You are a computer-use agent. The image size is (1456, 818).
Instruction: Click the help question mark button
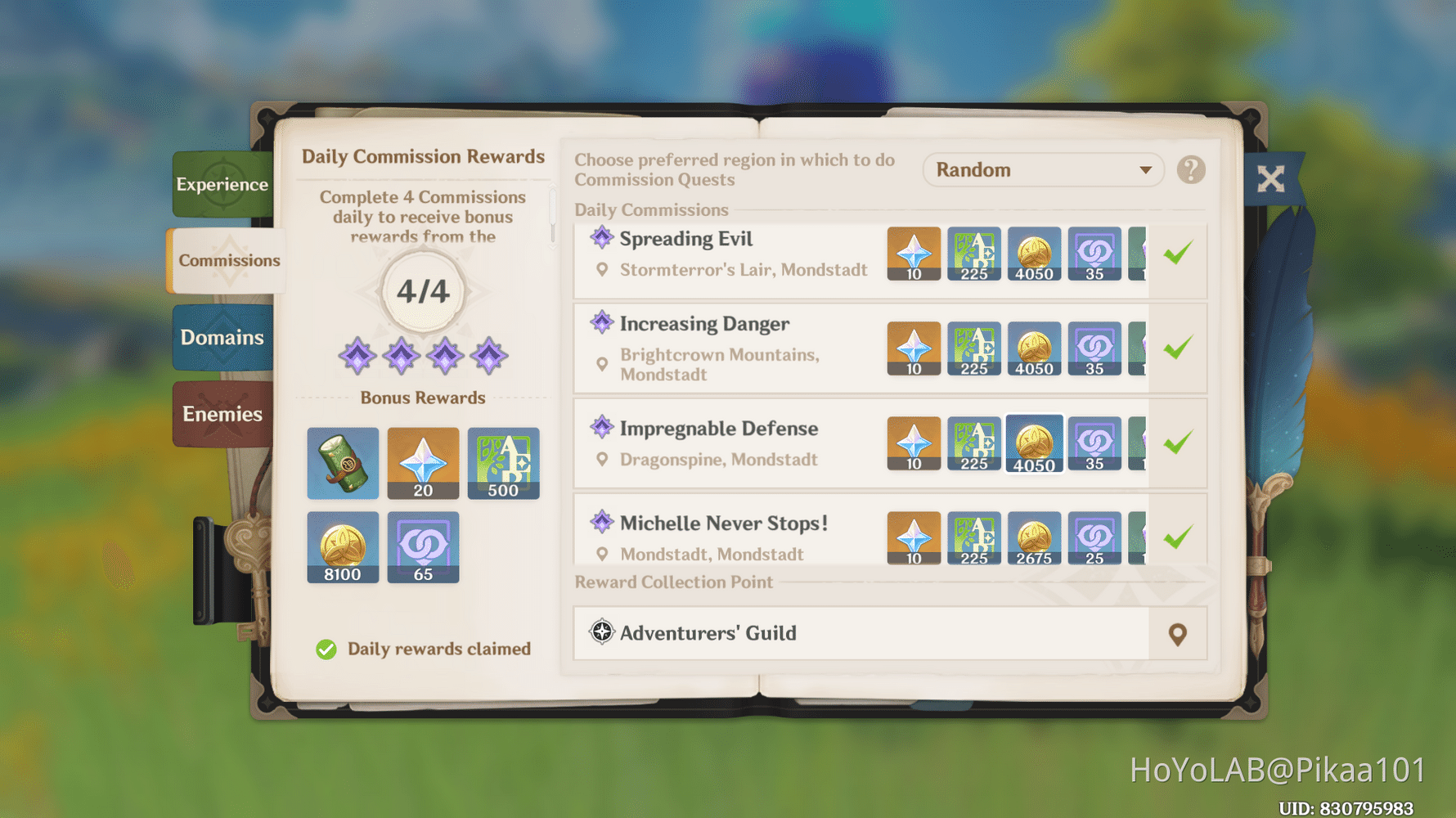tap(1191, 169)
